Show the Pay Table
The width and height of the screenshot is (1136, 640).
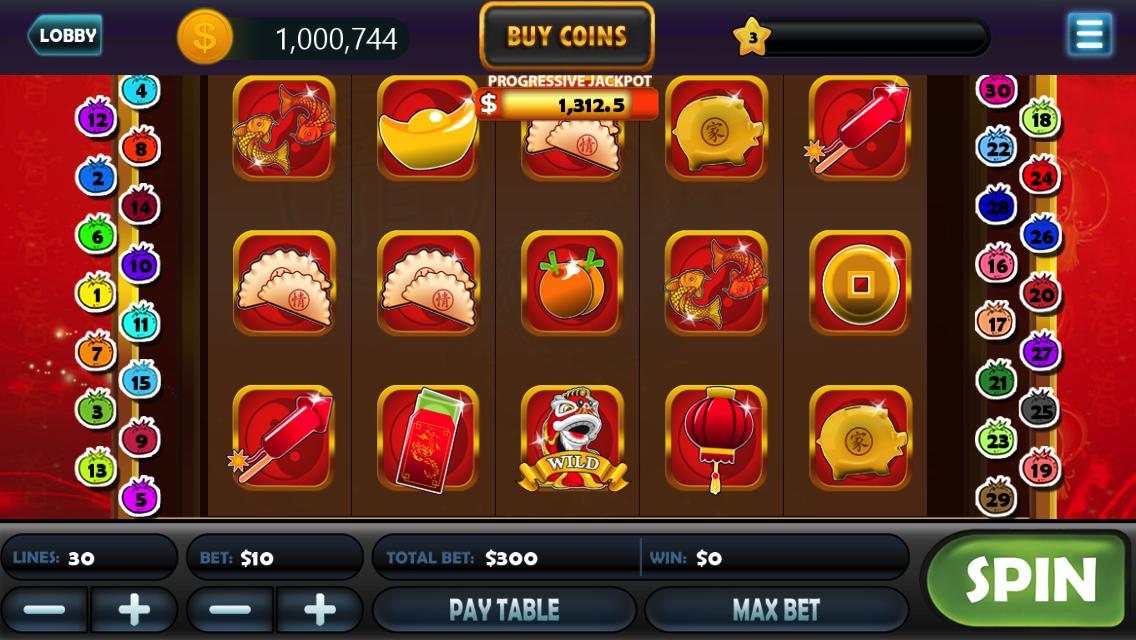[x=504, y=609]
